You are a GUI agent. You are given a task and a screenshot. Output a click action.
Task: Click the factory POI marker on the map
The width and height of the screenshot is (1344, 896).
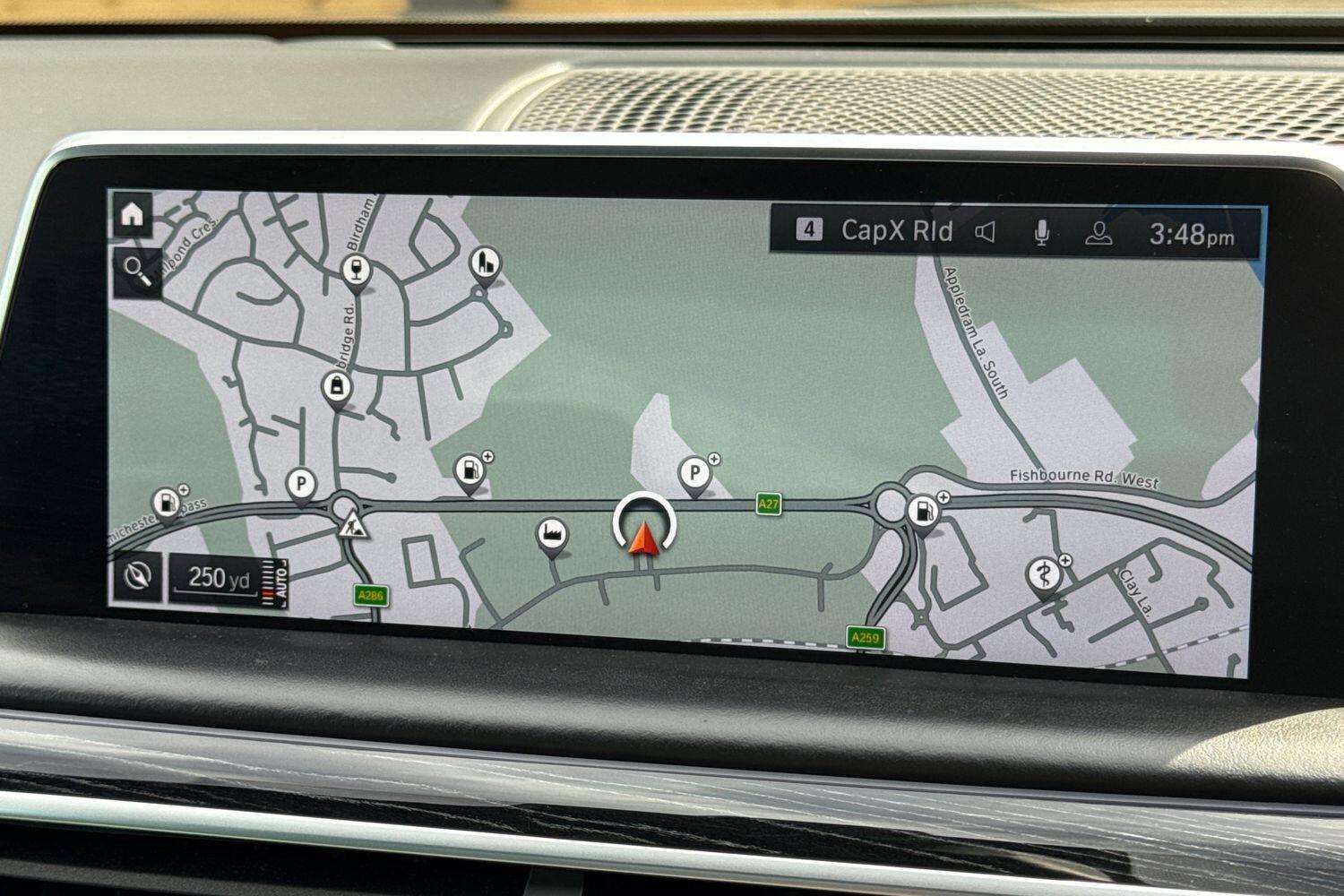coord(553,532)
